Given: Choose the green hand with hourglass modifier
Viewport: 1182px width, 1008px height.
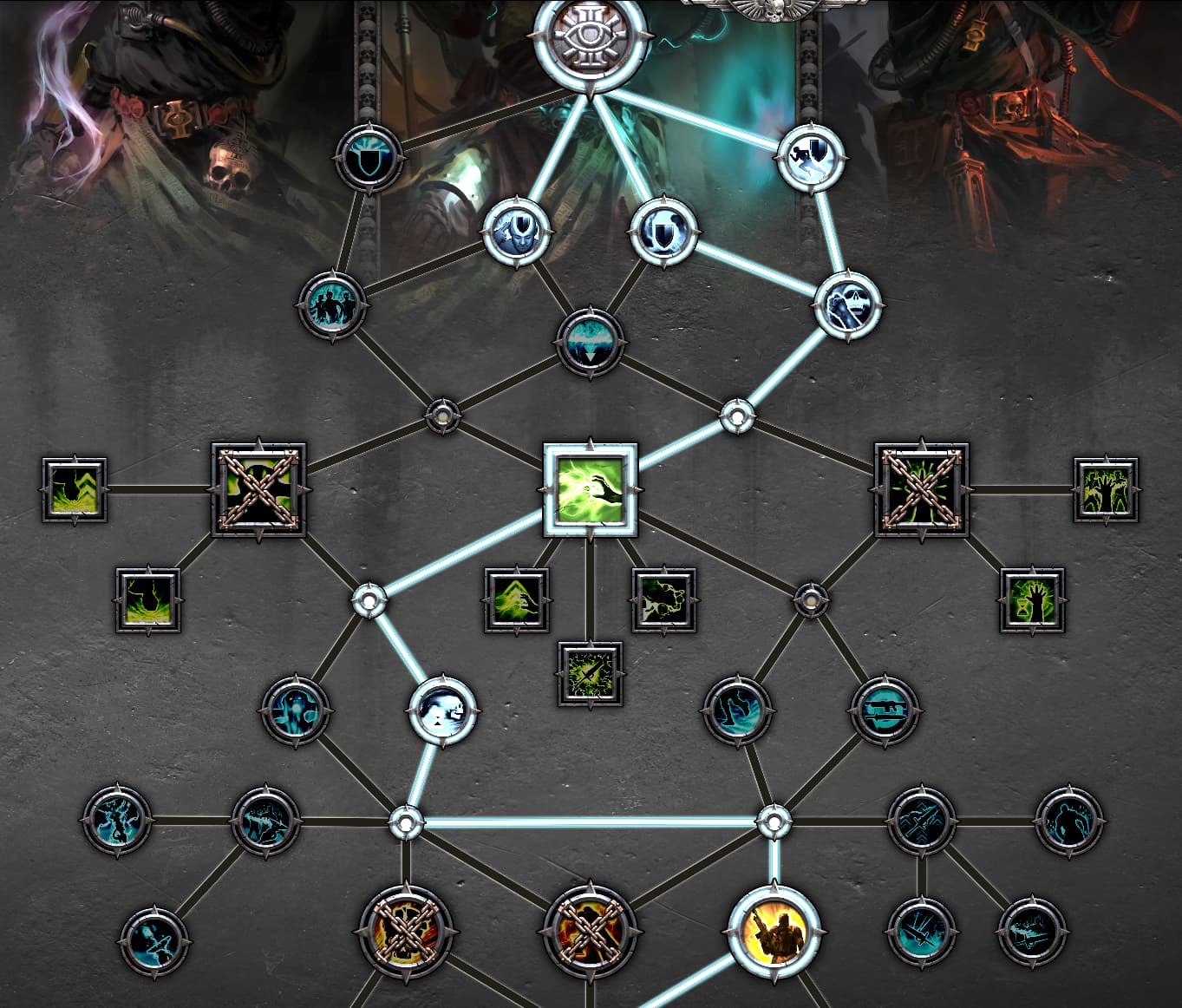Looking at the screenshot, I should click(1032, 600).
